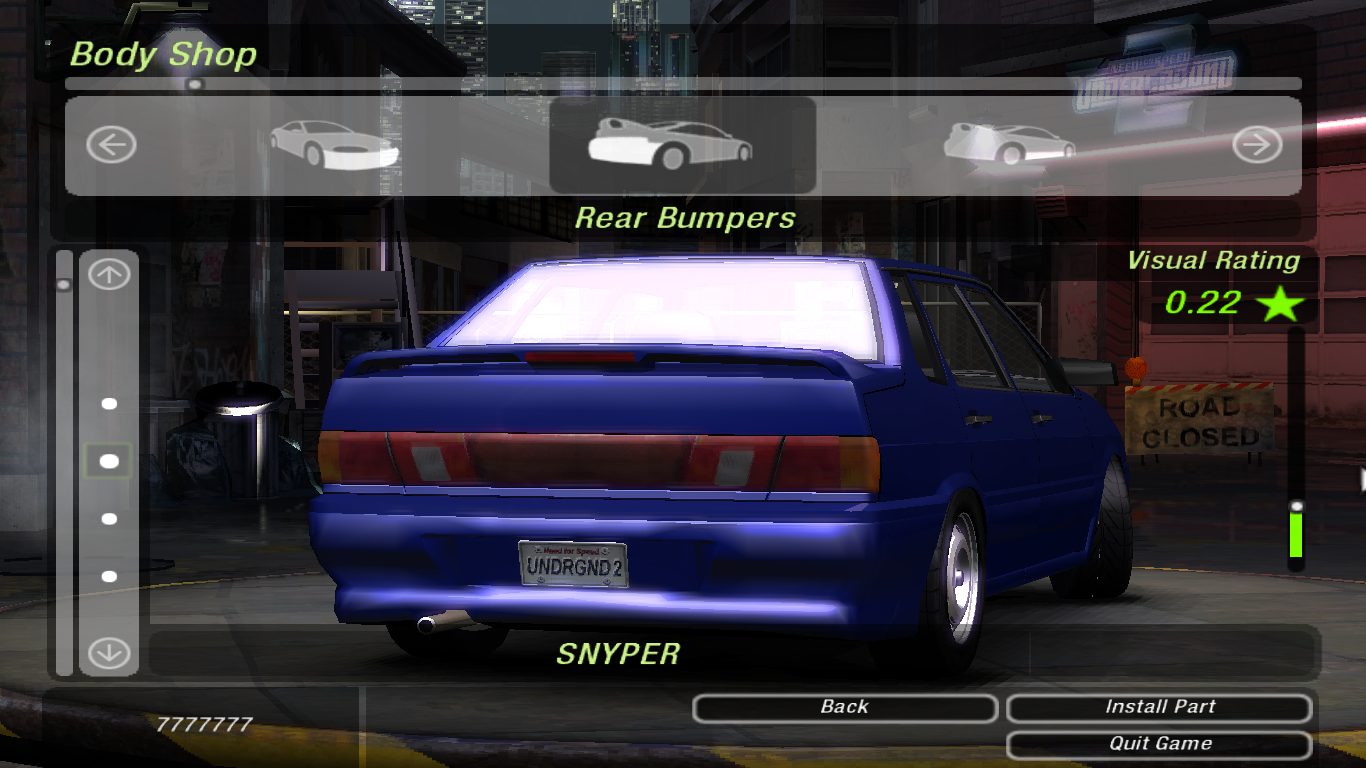1366x768 pixels.
Task: Show previous body shop category
Action: point(110,146)
